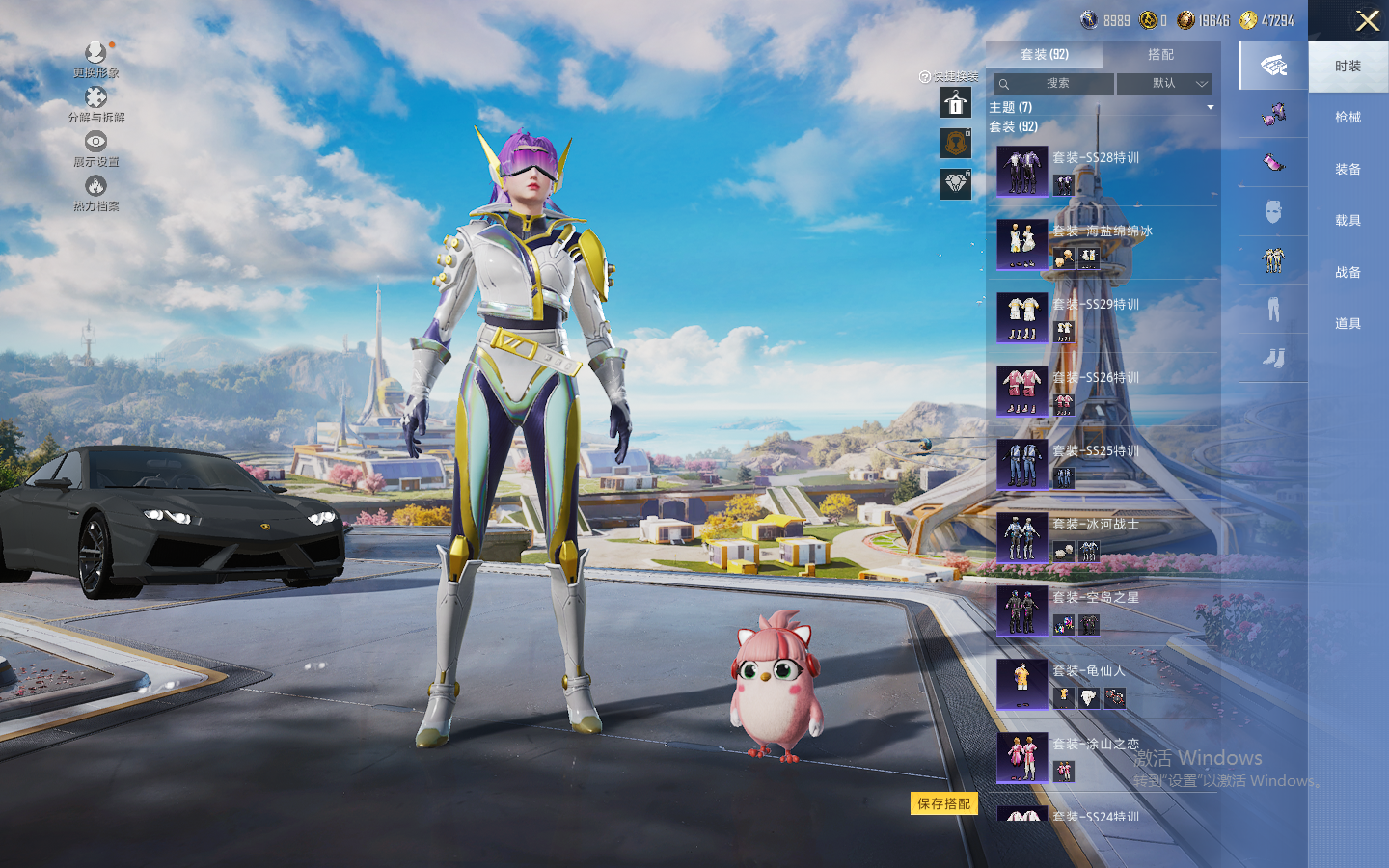Save outfit with 保存搭配 button
The height and width of the screenshot is (868, 1389).
943,803
